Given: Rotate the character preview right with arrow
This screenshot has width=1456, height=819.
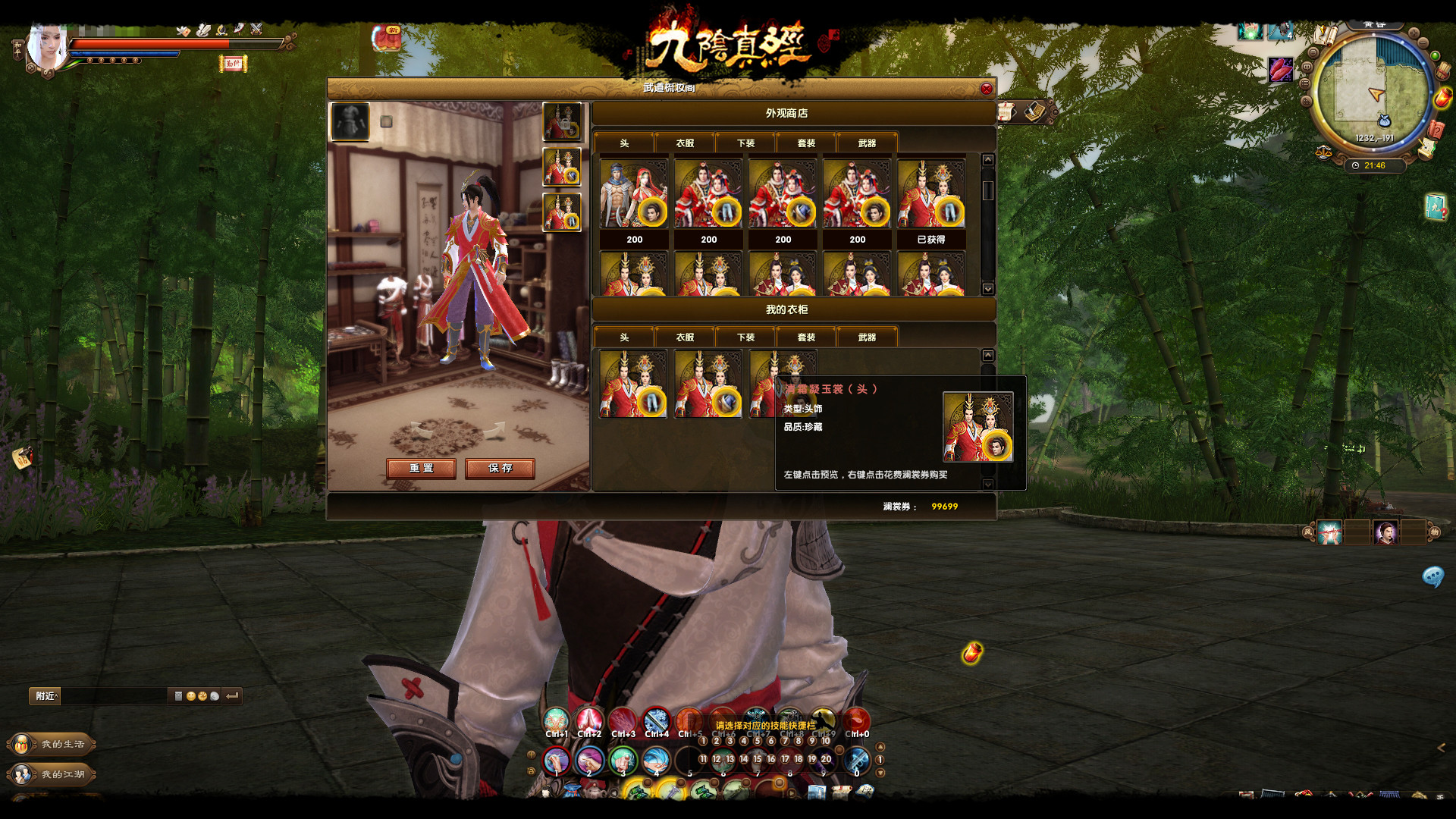Looking at the screenshot, I should [495, 430].
